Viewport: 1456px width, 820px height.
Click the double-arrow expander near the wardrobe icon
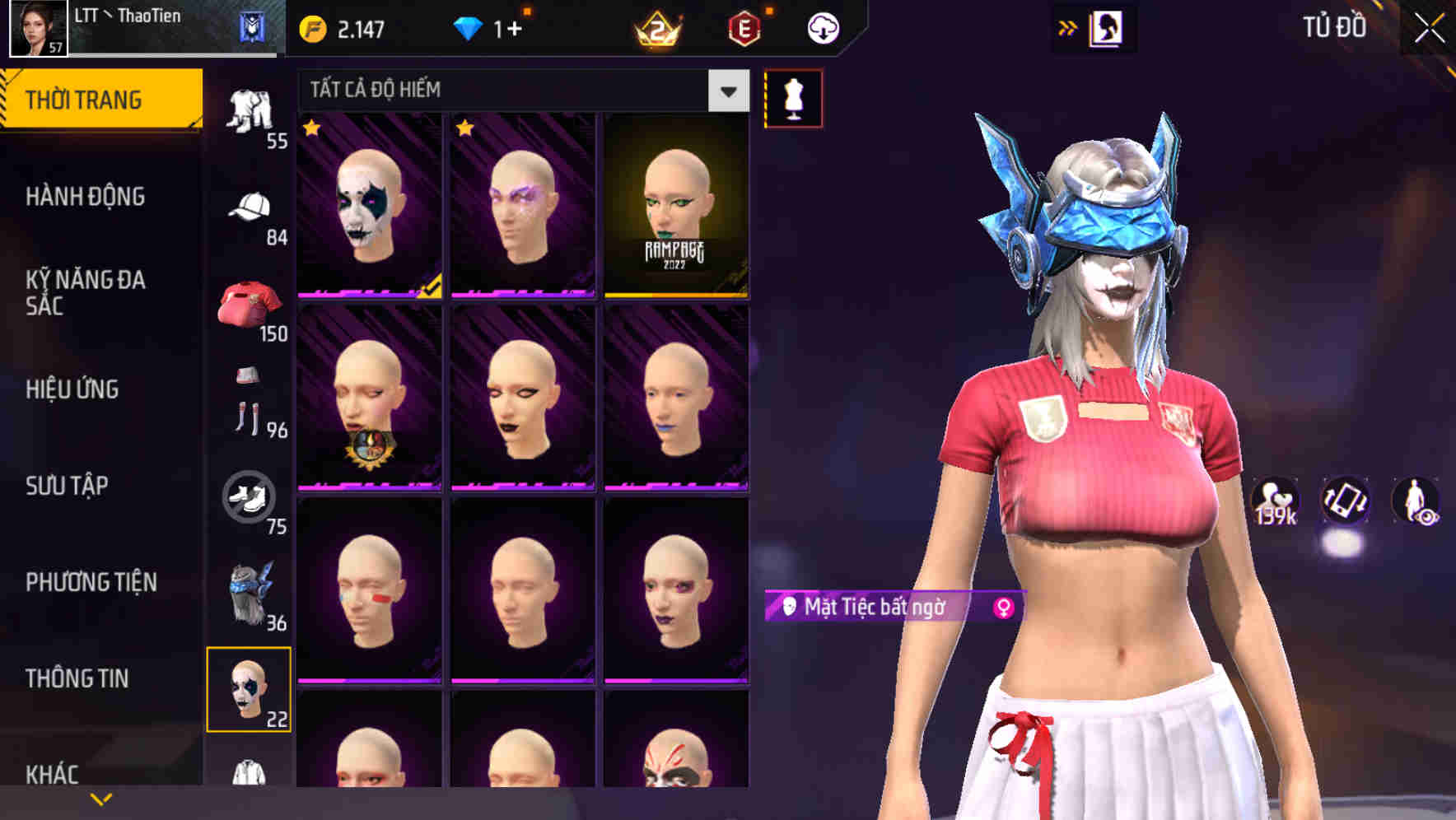[1068, 27]
